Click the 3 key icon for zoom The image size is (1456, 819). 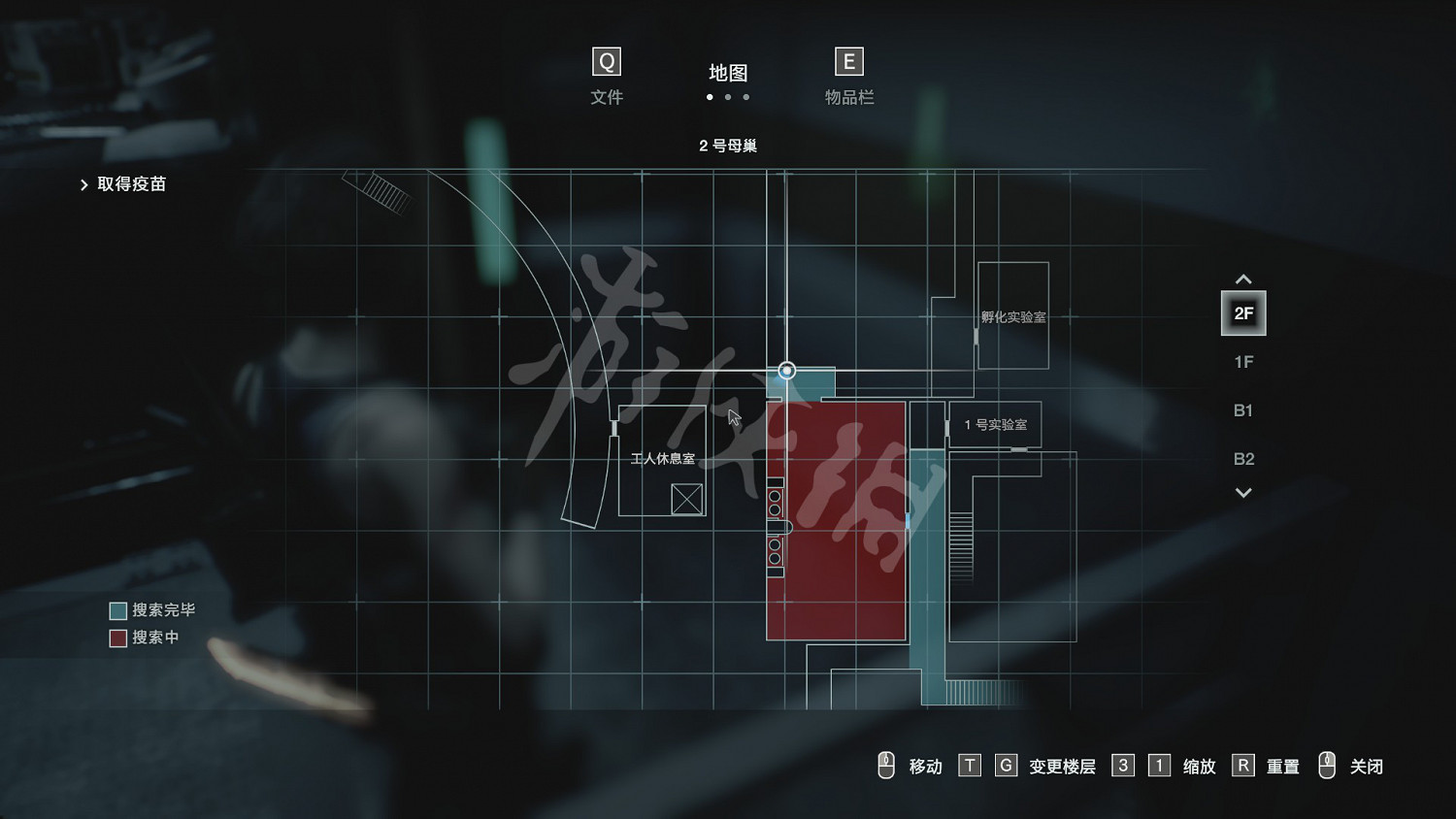click(x=1123, y=766)
